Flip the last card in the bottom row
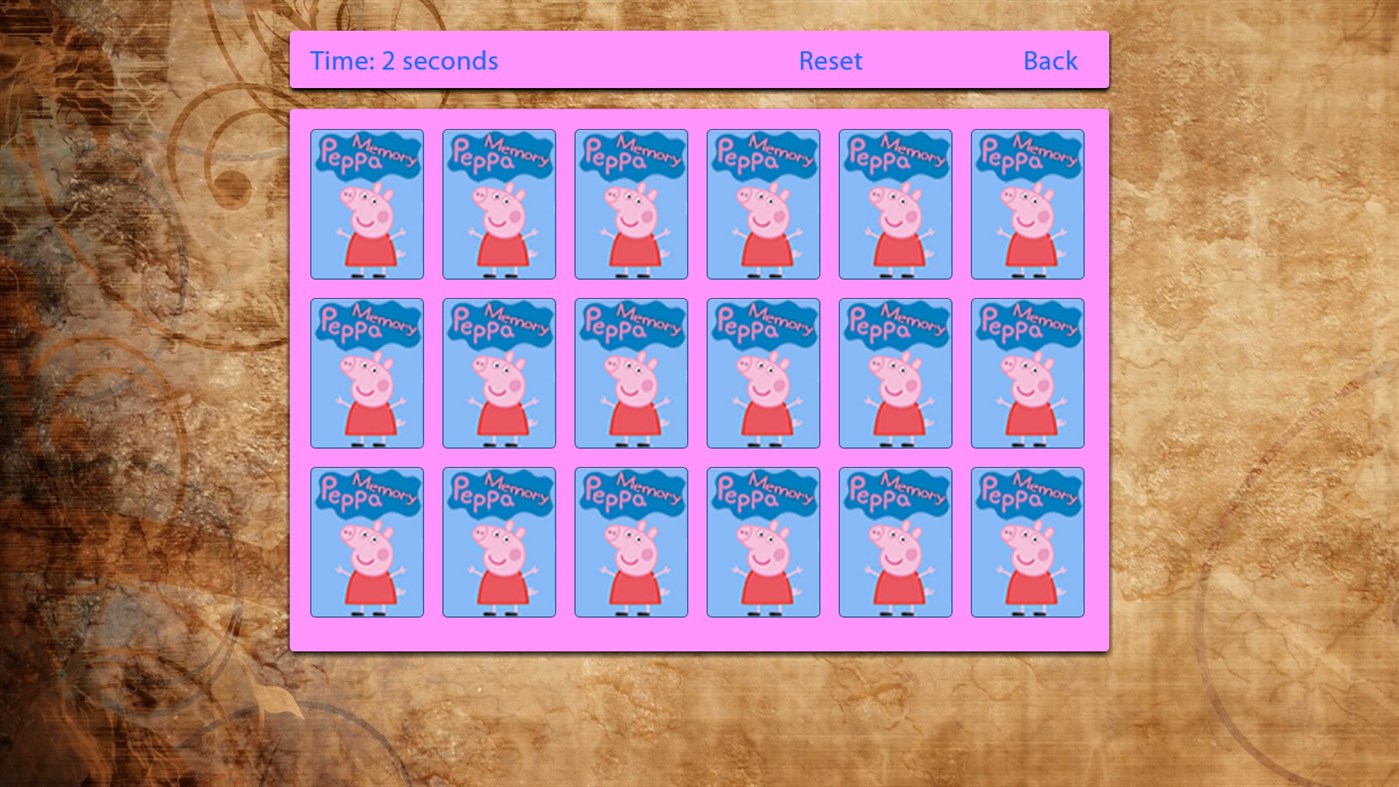Viewport: 1399px width, 787px height. click(1027, 541)
